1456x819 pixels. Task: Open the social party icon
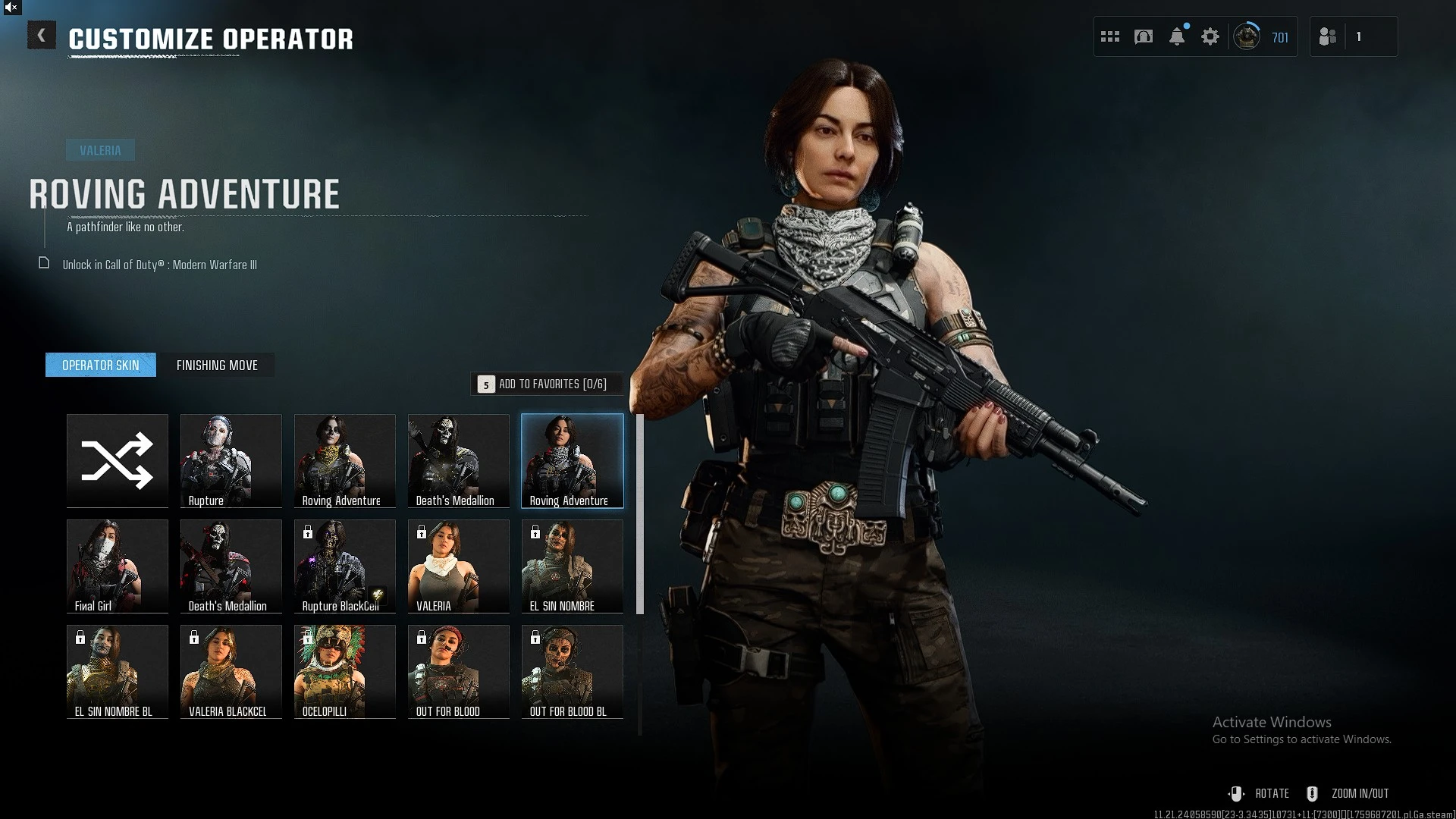point(1328,36)
